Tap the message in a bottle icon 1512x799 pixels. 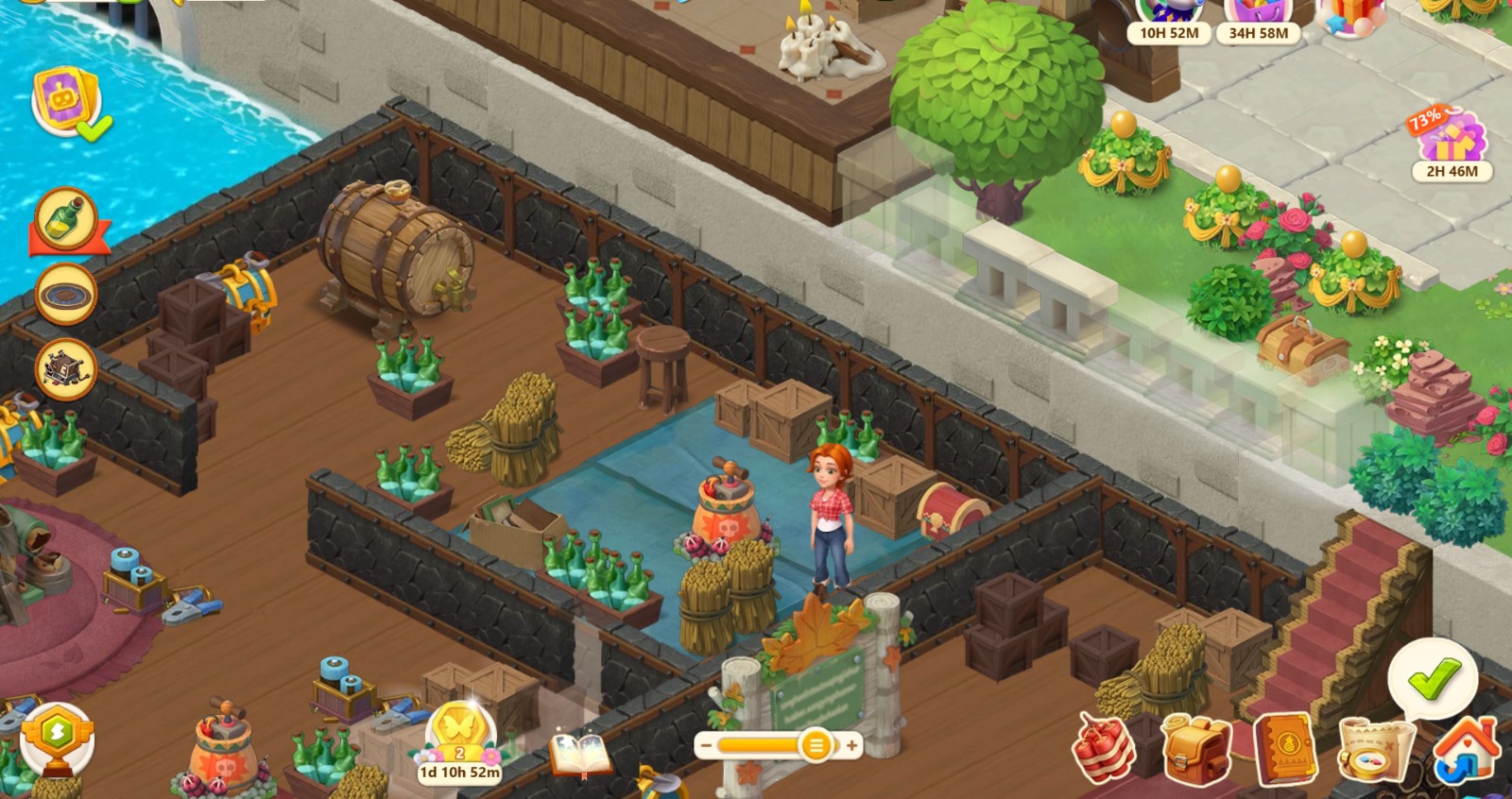67,220
